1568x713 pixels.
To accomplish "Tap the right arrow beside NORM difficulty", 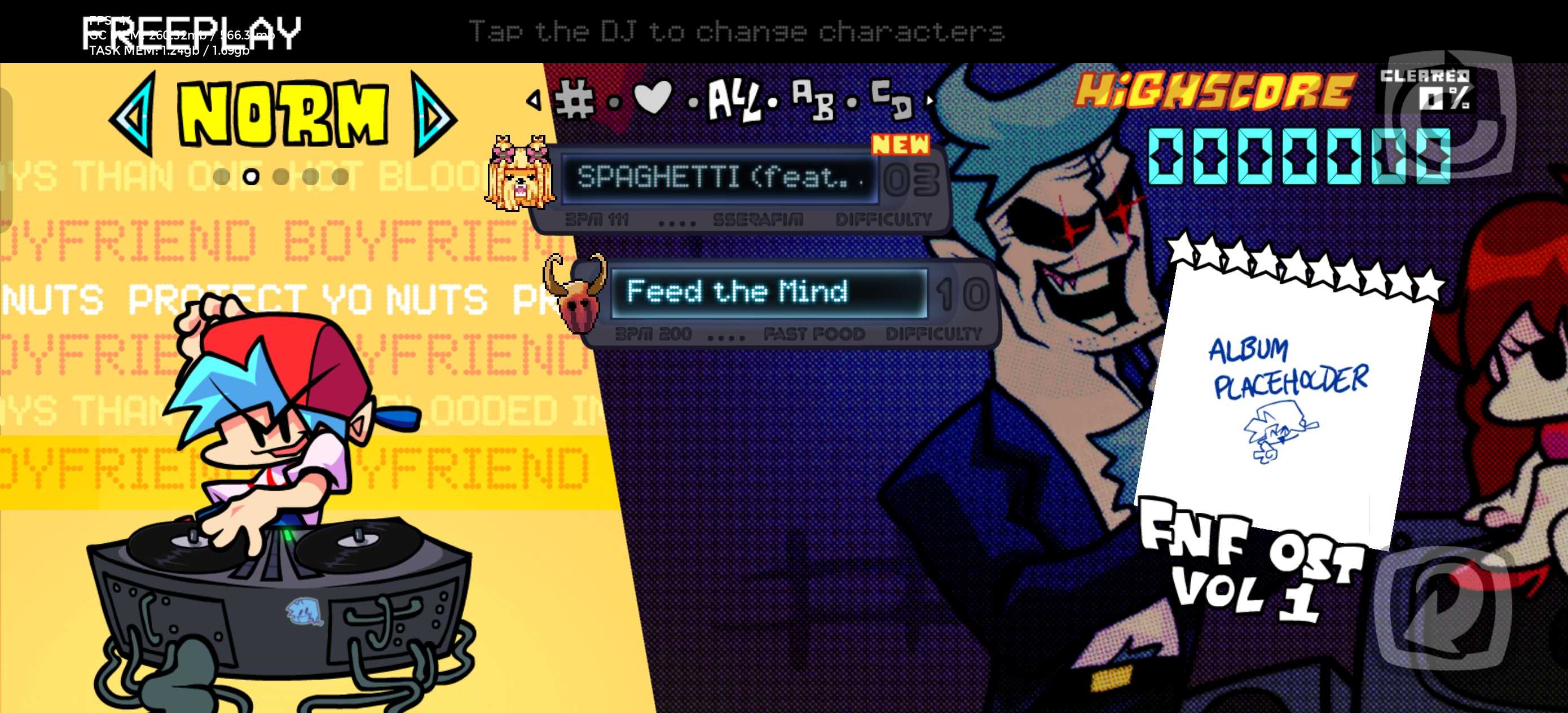I will click(432, 115).
